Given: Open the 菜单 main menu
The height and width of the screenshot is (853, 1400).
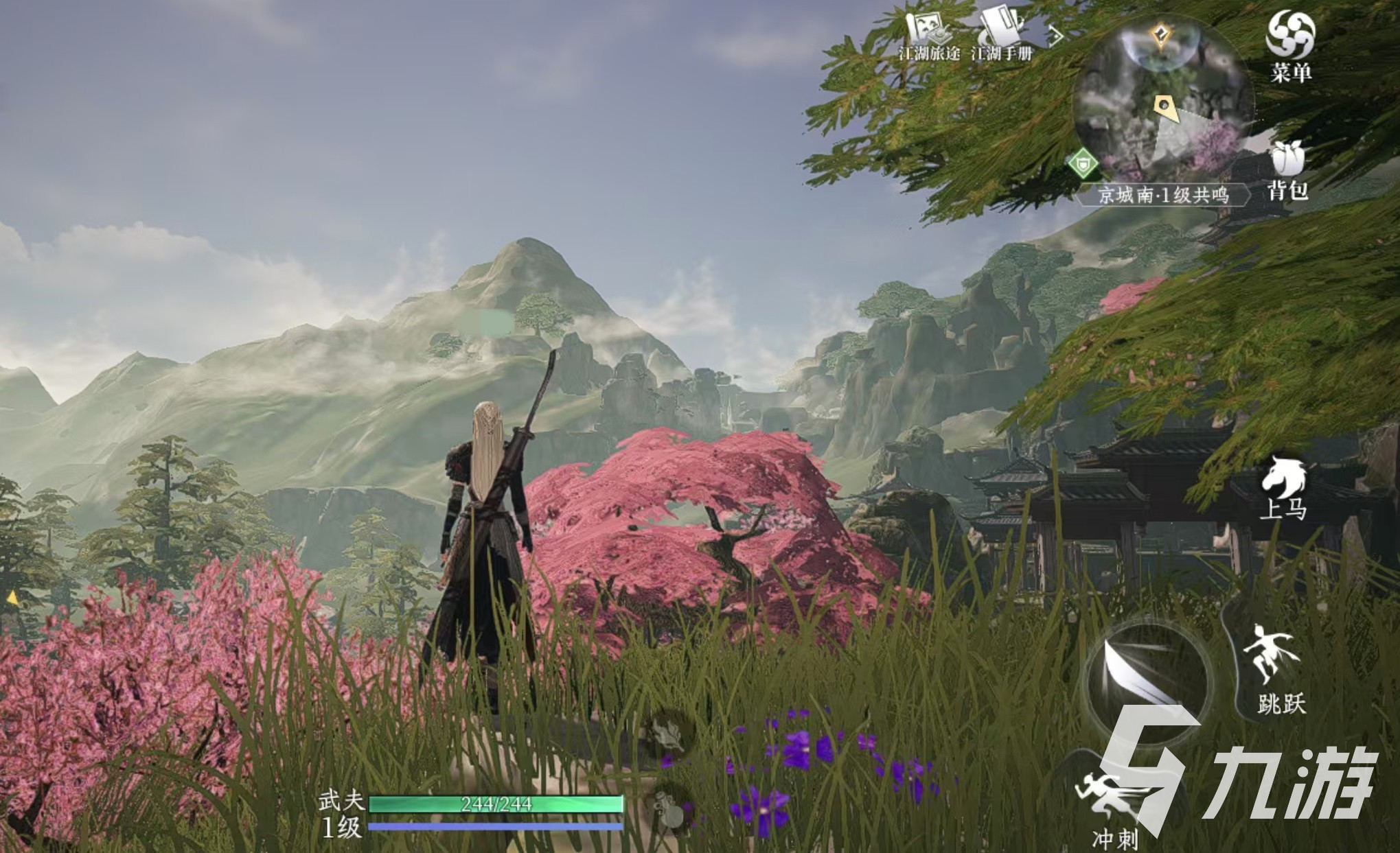Looking at the screenshot, I should (1290, 45).
